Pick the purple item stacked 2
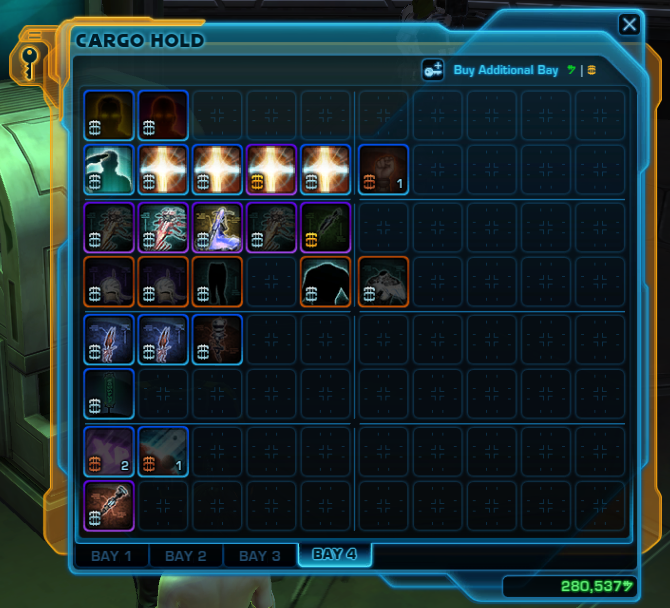This screenshot has height=608, width=670. [x=109, y=450]
